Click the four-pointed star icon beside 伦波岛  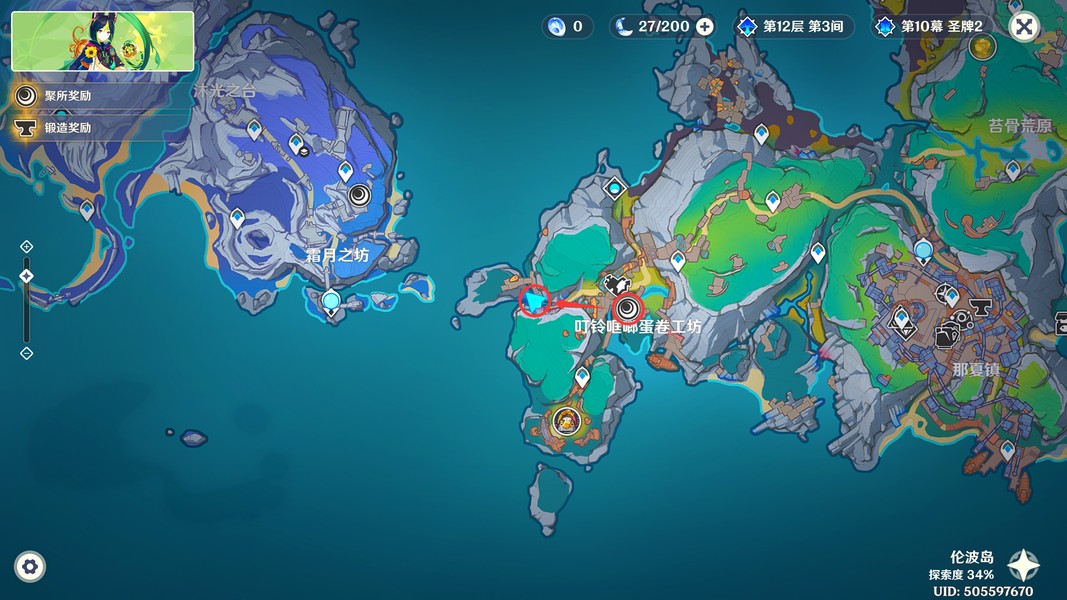point(1023,566)
